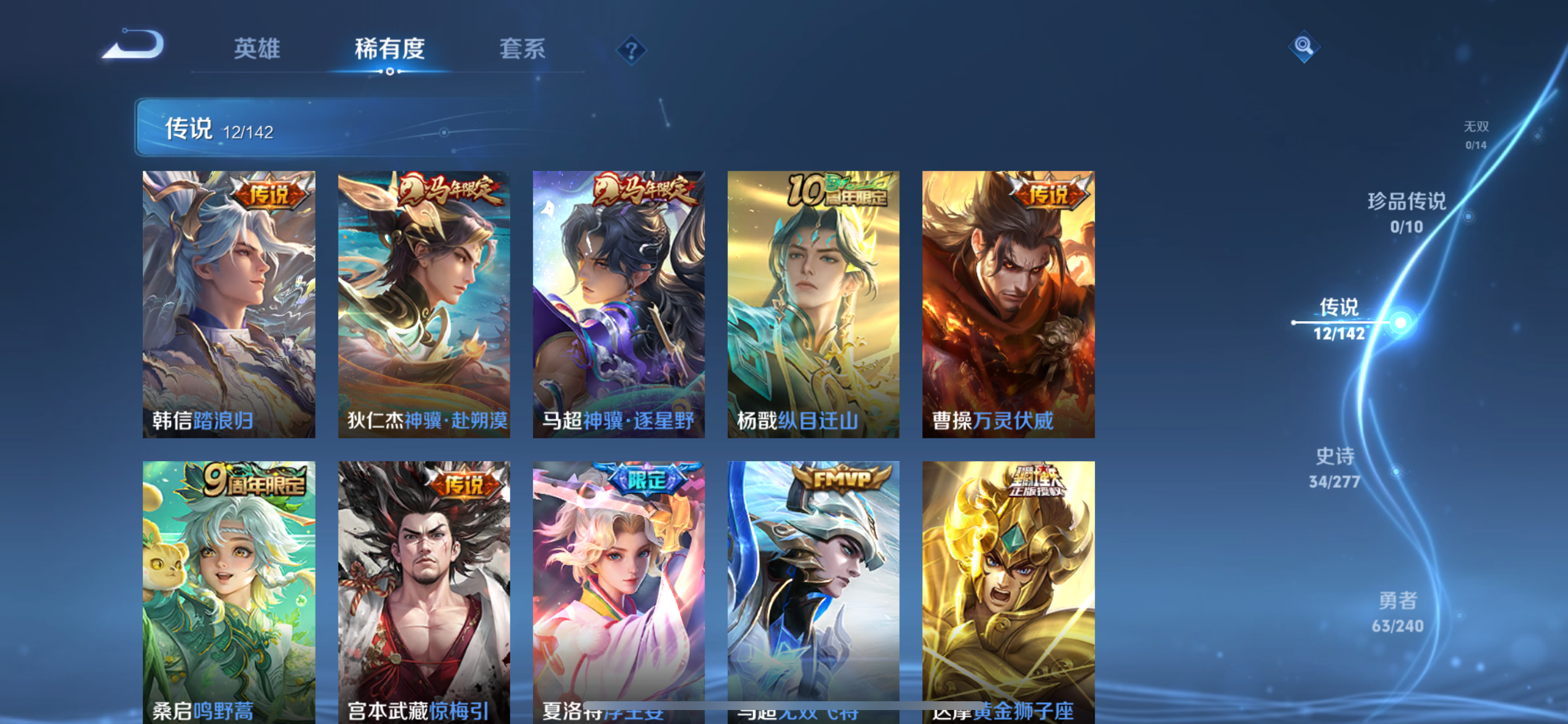Open the help question mark icon
1568x724 pixels.
[632, 50]
